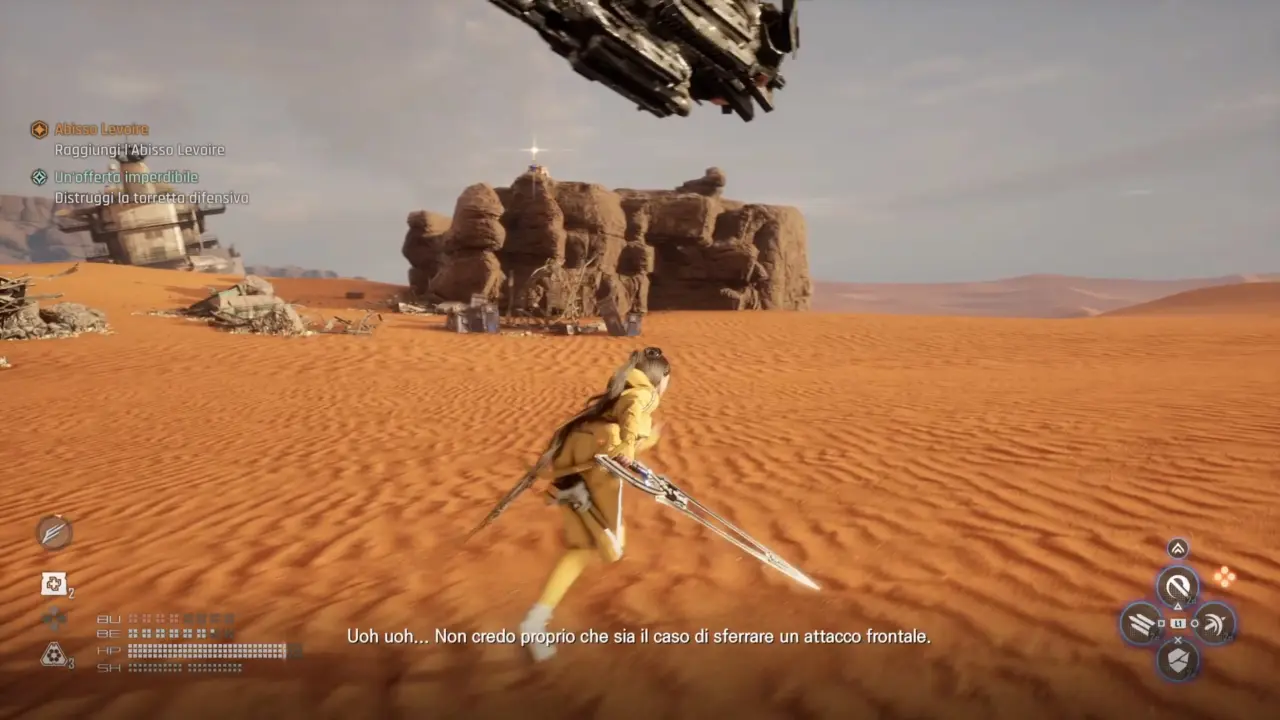This screenshot has height=720, width=1280.
Task: Select the scythe skill above the L1 prompt
Action: [x=1177, y=585]
